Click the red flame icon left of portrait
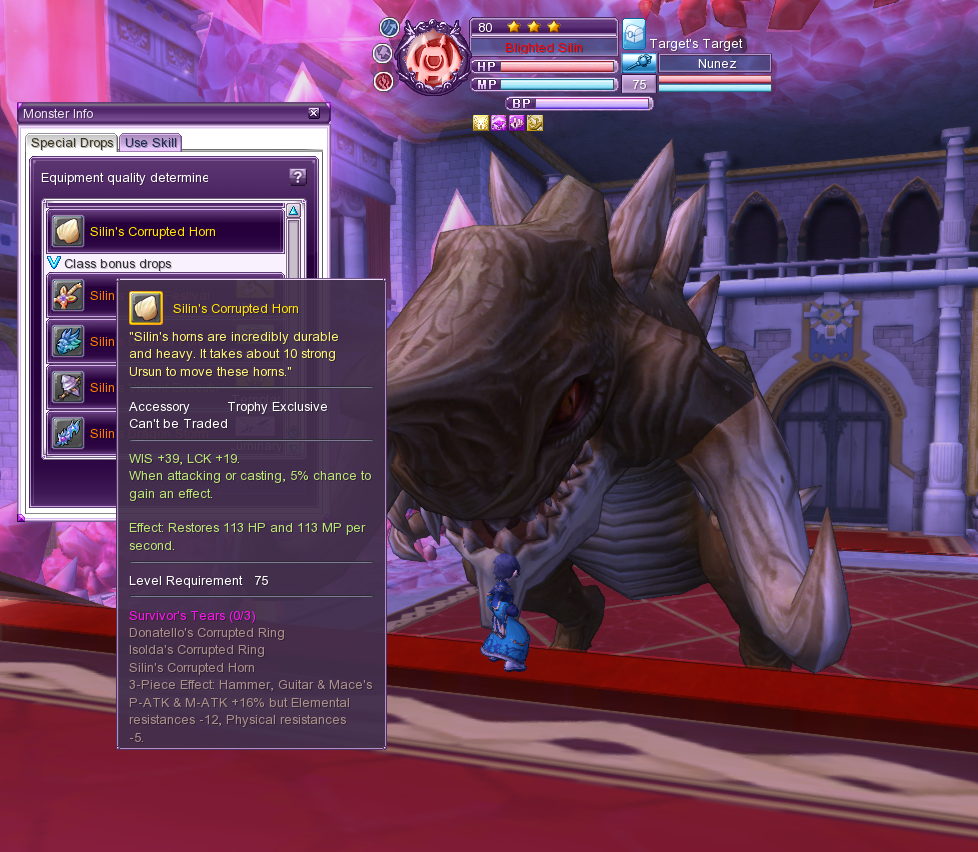Screen dimensions: 978x852 (x=383, y=81)
